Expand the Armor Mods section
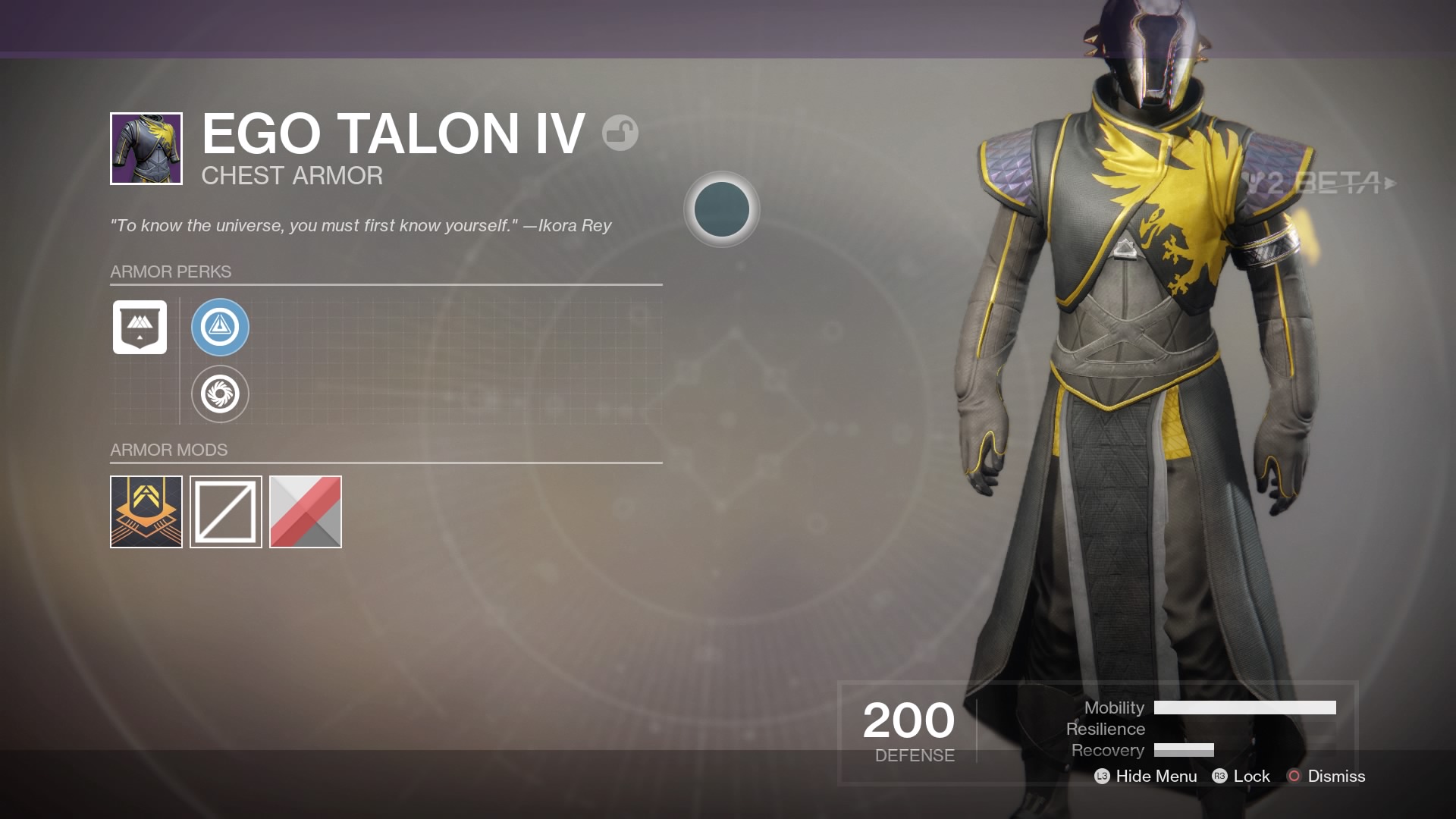Screen dimensions: 1456x819 pos(168,450)
